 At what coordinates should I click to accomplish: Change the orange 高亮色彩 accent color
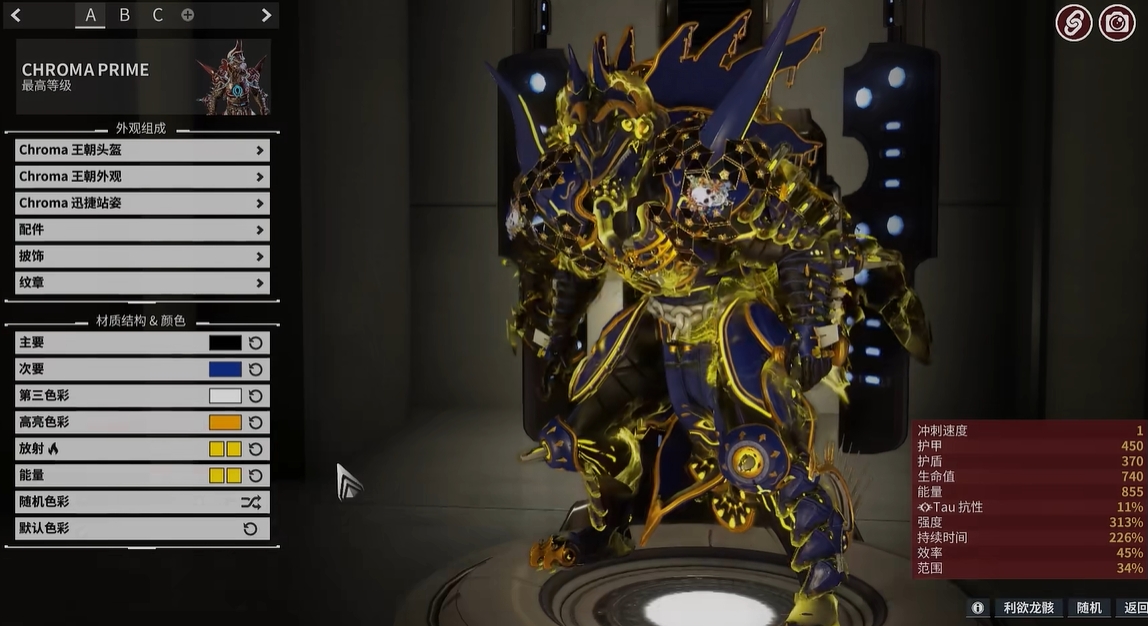tap(225, 422)
